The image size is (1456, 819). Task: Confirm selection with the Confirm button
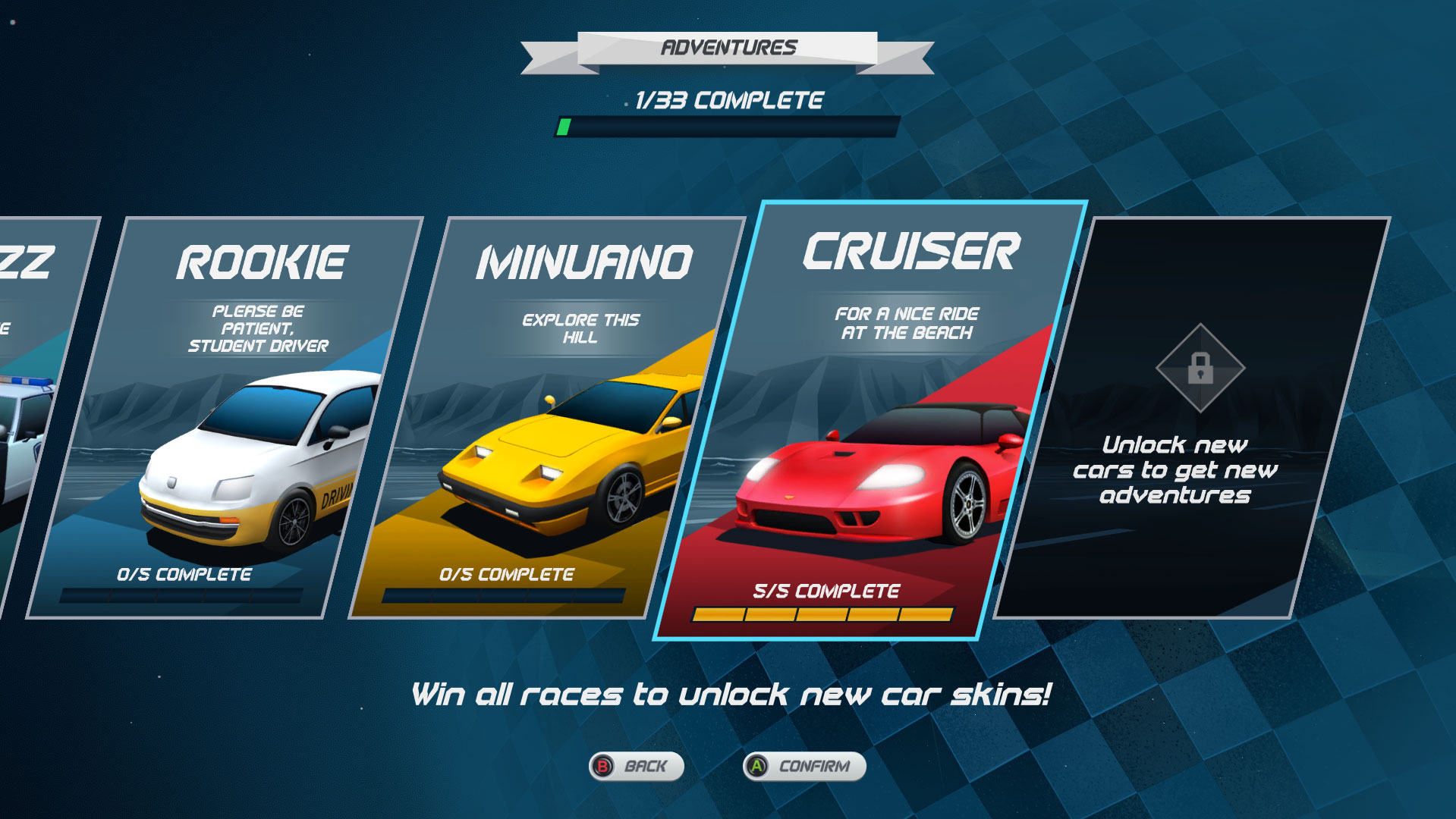(804, 766)
